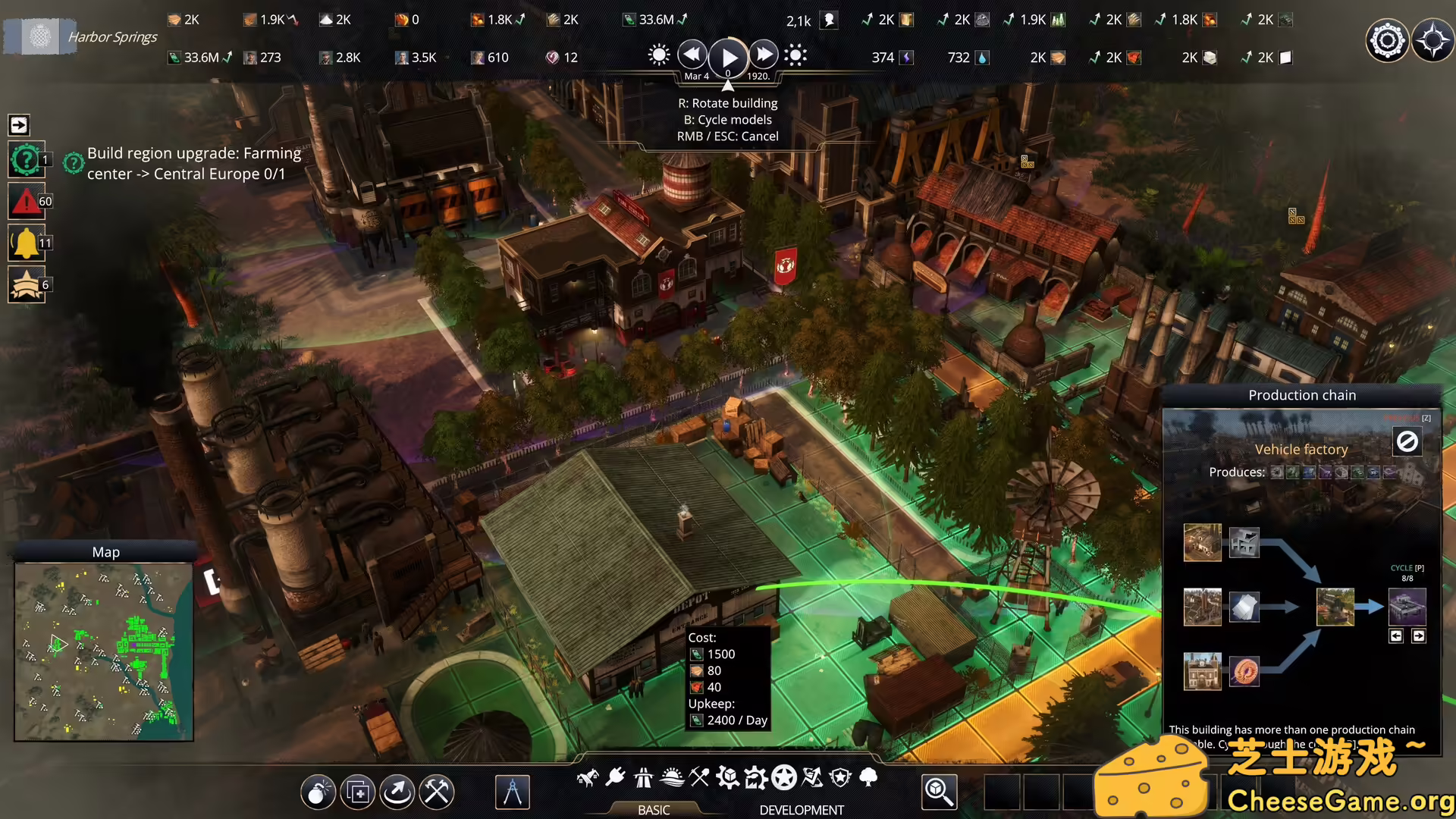Open the settings gear menu
The height and width of the screenshot is (819, 1456).
[1387, 40]
